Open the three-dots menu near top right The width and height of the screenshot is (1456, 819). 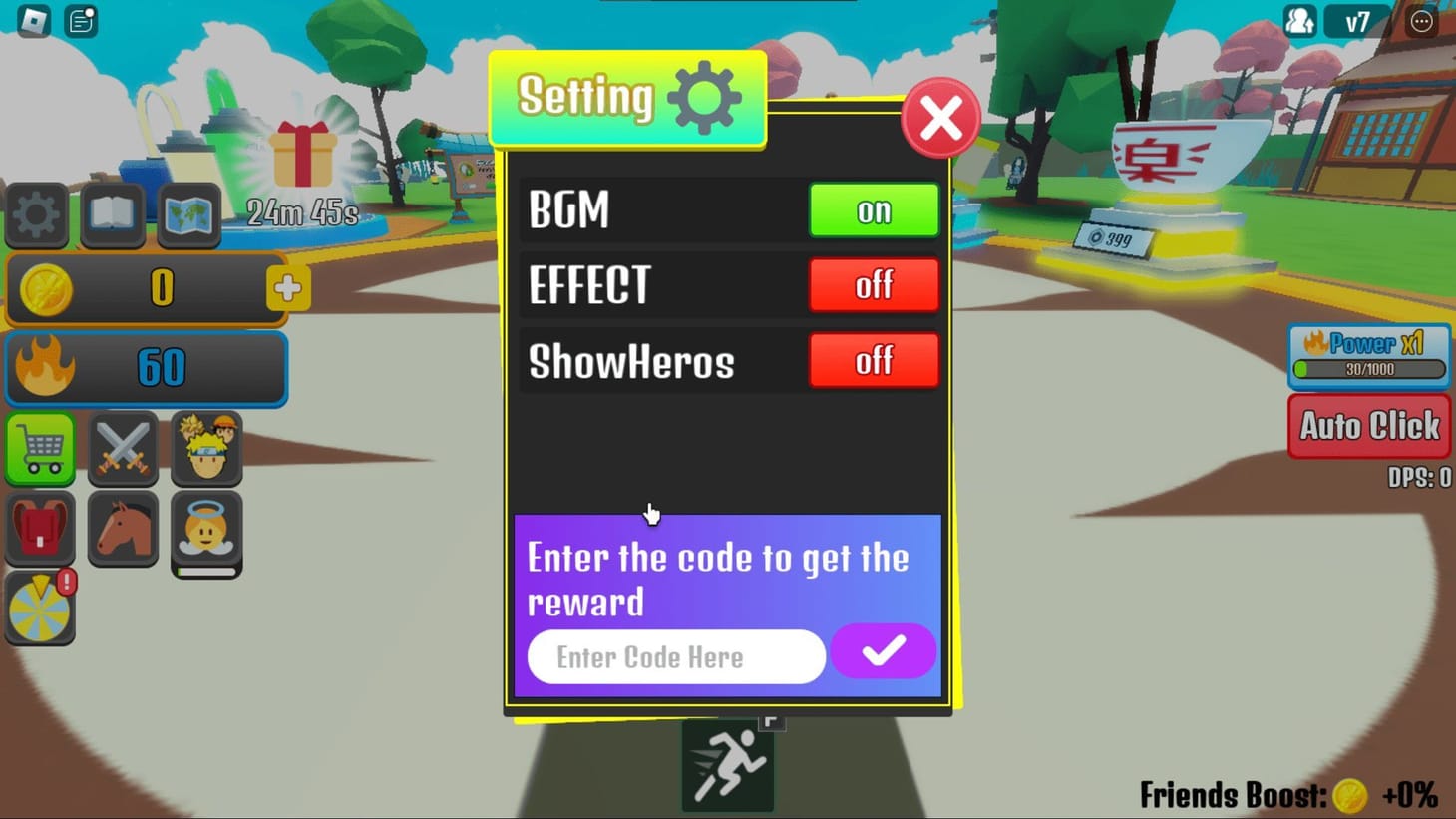[x=1423, y=21]
